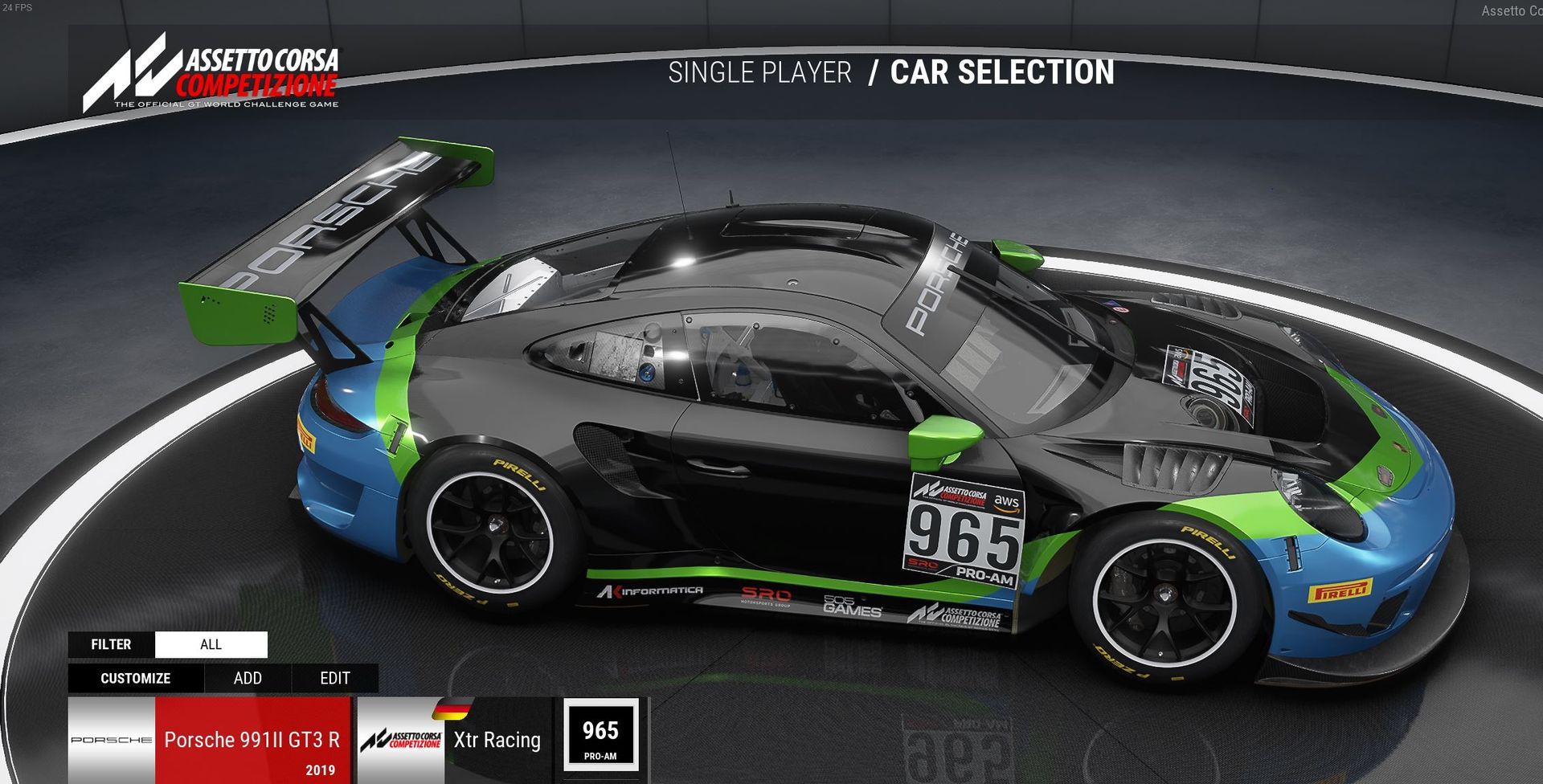Pick the Xtr Racing team entry
Viewport: 1543px width, 784px height.
[x=455, y=740]
